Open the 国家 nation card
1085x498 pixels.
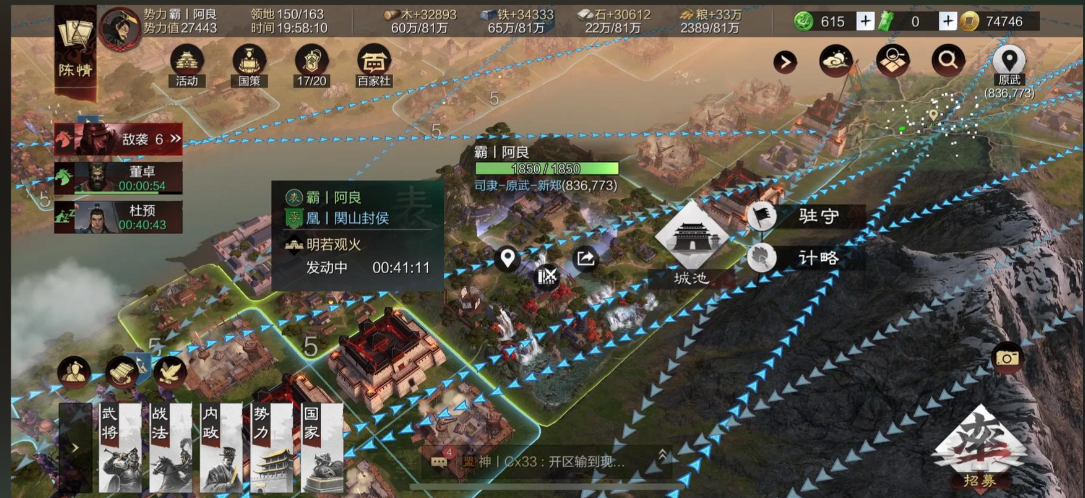(x=322, y=447)
